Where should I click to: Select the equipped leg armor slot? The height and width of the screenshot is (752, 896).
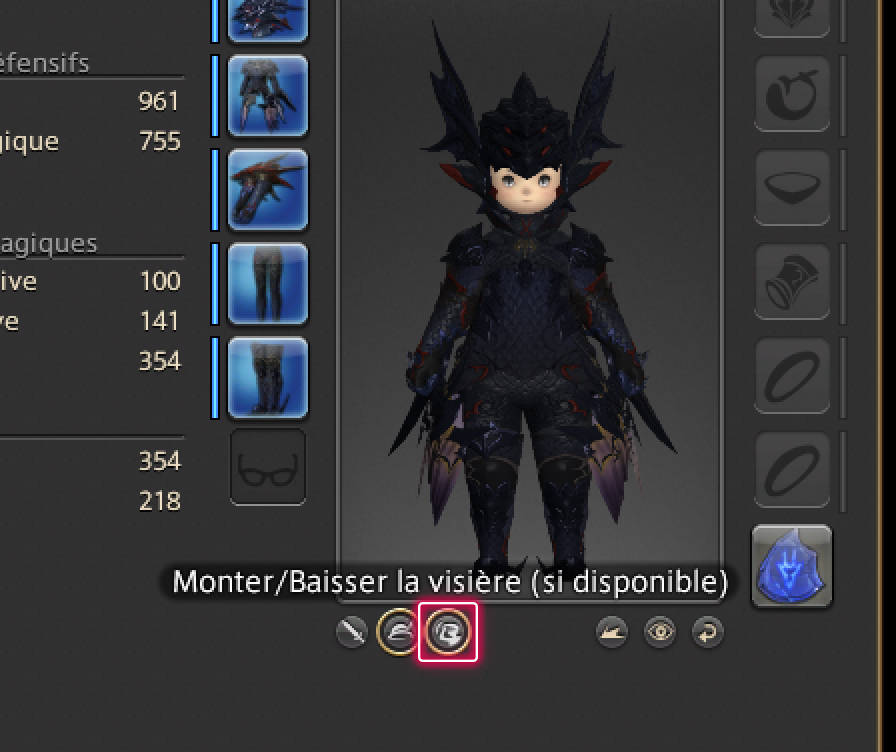pyautogui.click(x=268, y=284)
